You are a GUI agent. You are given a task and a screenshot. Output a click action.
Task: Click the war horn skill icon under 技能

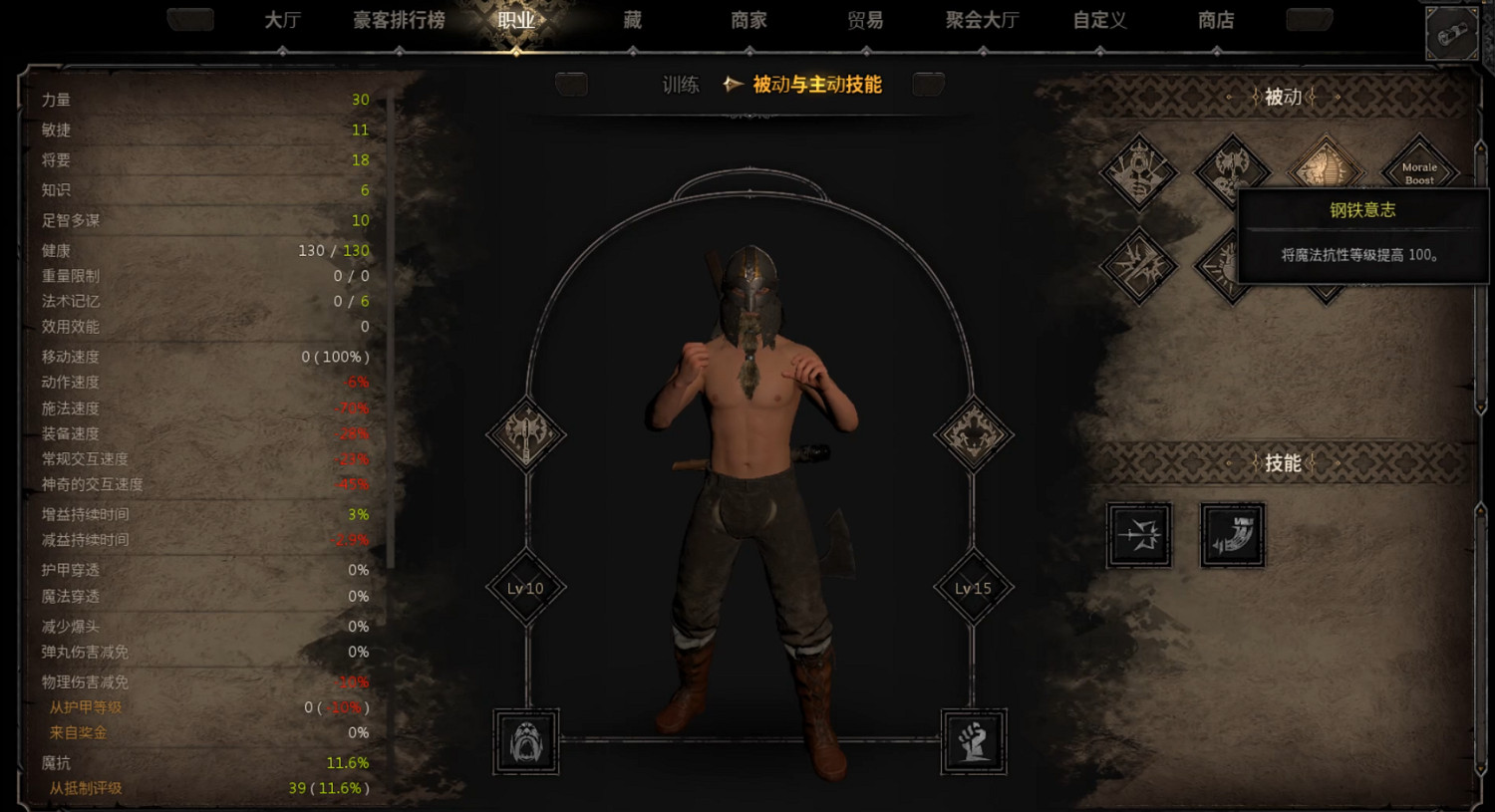[1232, 534]
